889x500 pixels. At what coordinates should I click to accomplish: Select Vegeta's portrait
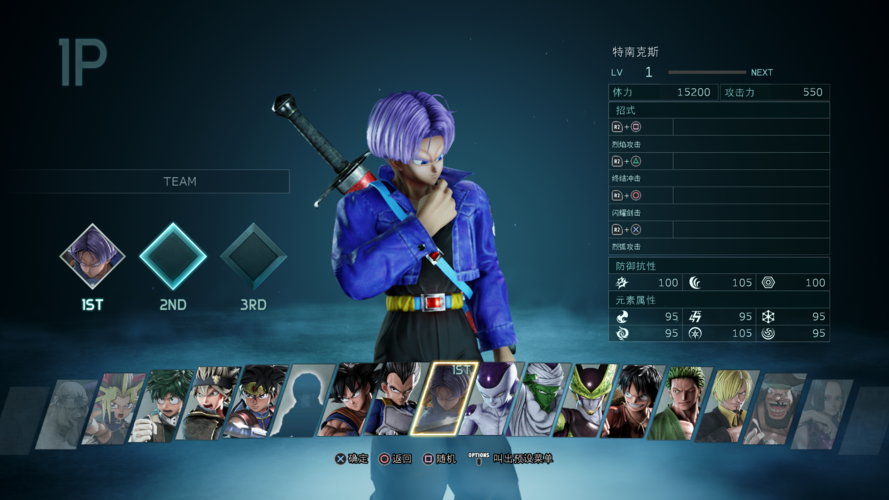[397, 399]
